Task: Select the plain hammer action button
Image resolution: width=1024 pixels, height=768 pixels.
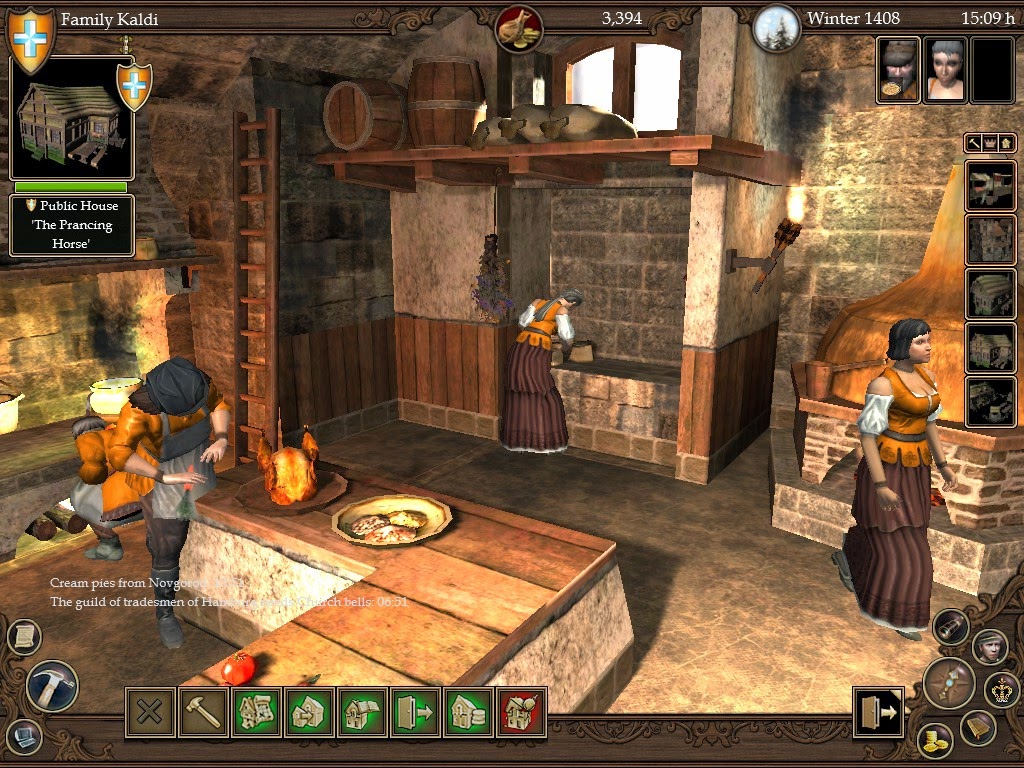Action: pos(203,712)
